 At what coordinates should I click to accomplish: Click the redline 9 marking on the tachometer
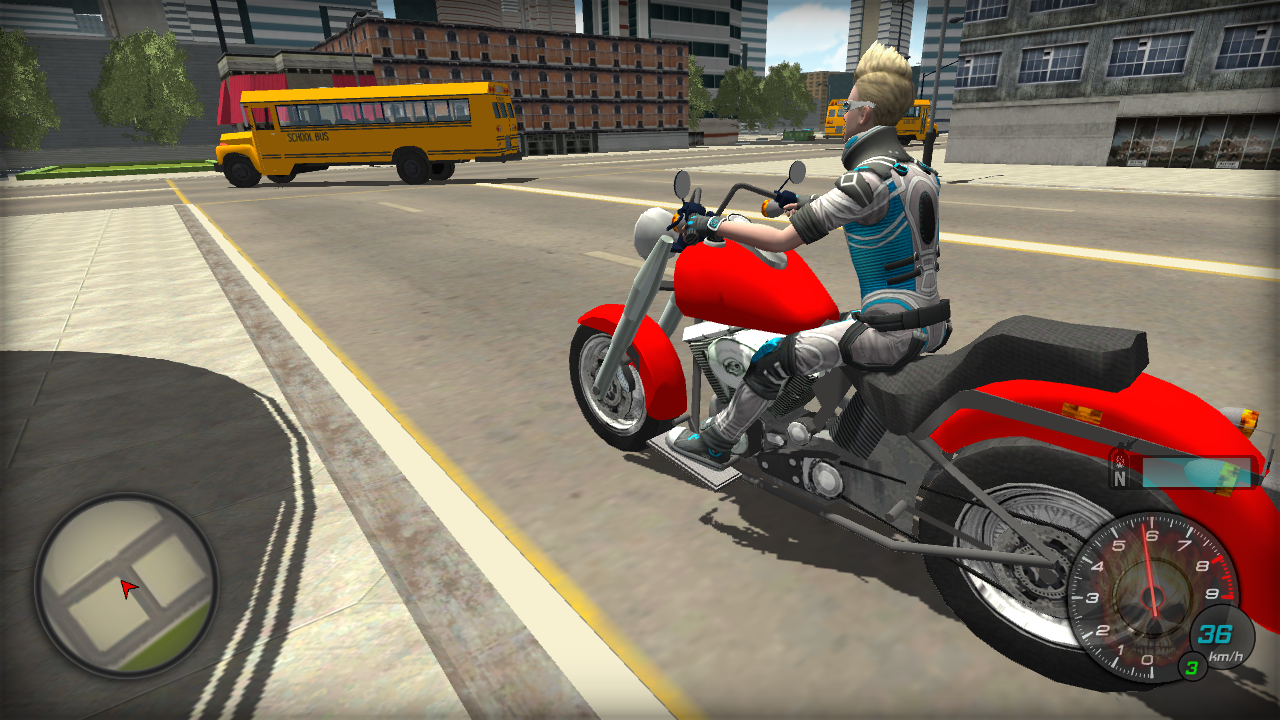[x=1212, y=594]
